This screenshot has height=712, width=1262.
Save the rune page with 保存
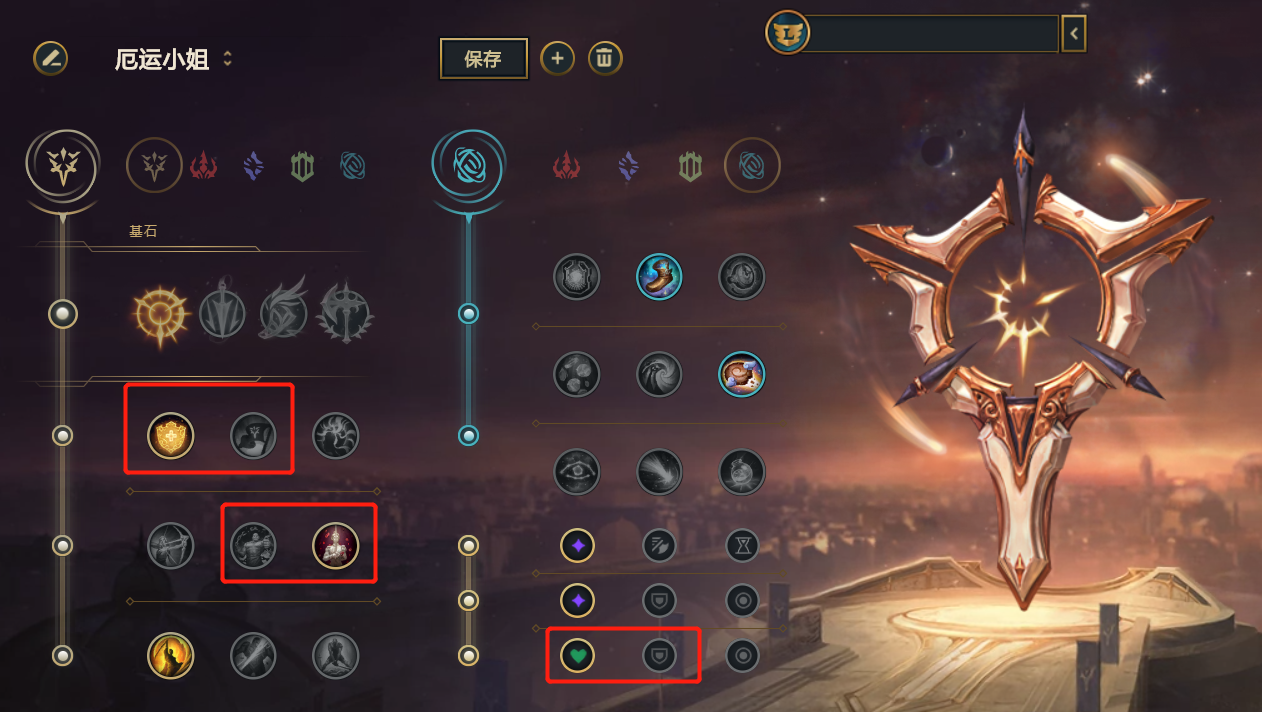pos(483,59)
